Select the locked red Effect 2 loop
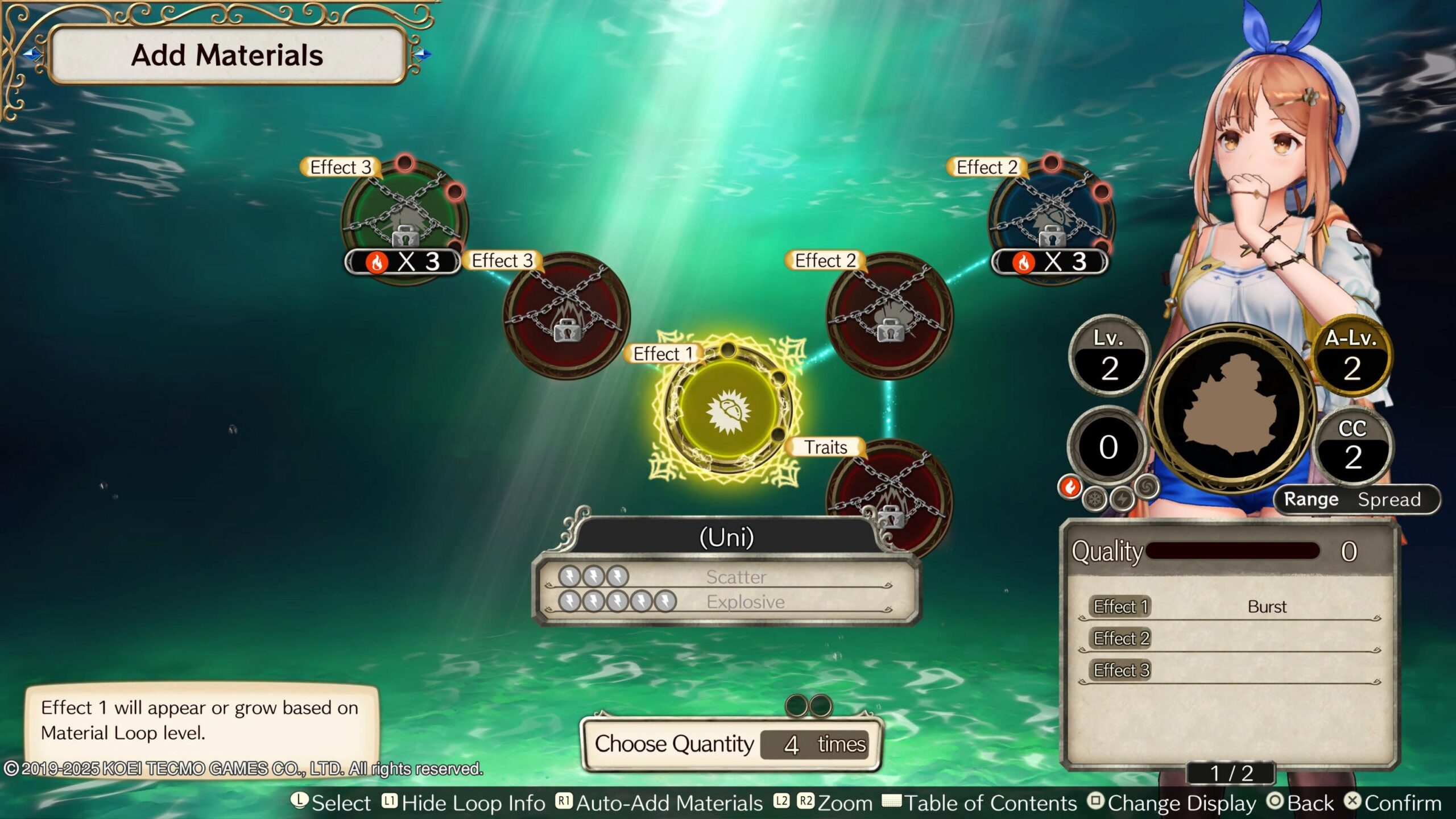1456x819 pixels. tap(890, 315)
